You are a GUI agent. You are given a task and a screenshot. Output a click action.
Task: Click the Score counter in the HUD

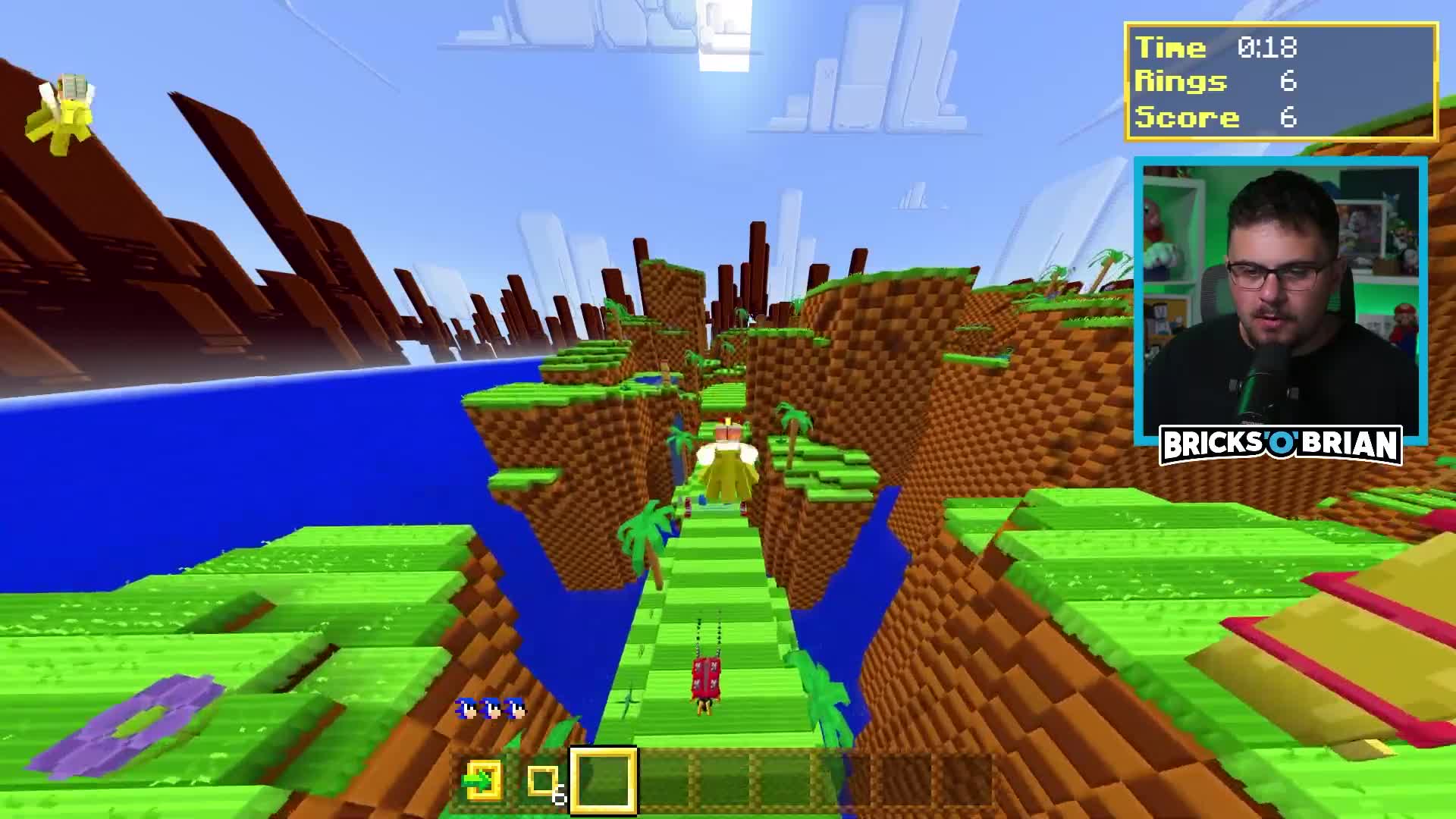[x=1213, y=117]
